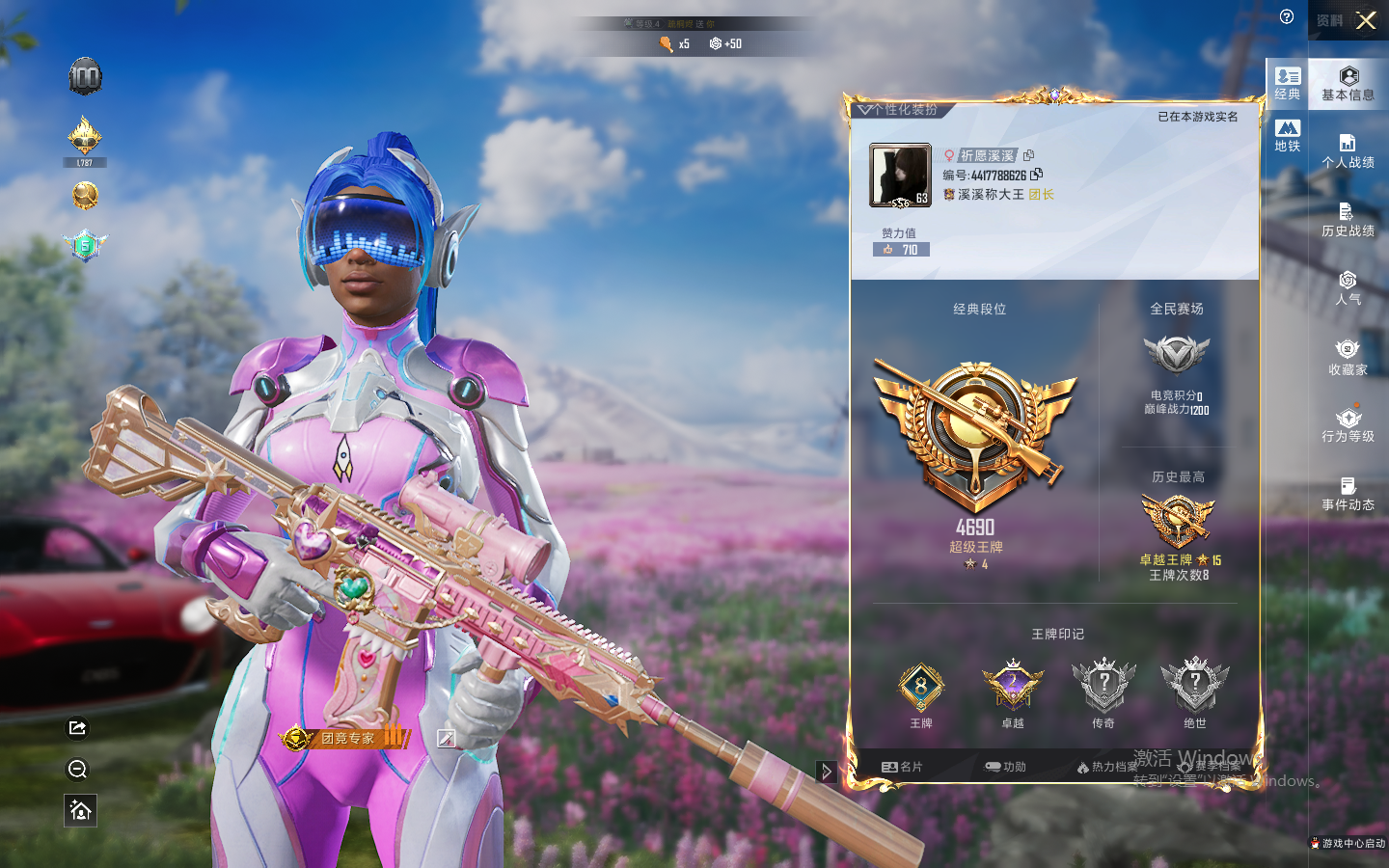The height and width of the screenshot is (868, 1389).
Task: Open 事件动态 event feed
Action: point(1348,494)
